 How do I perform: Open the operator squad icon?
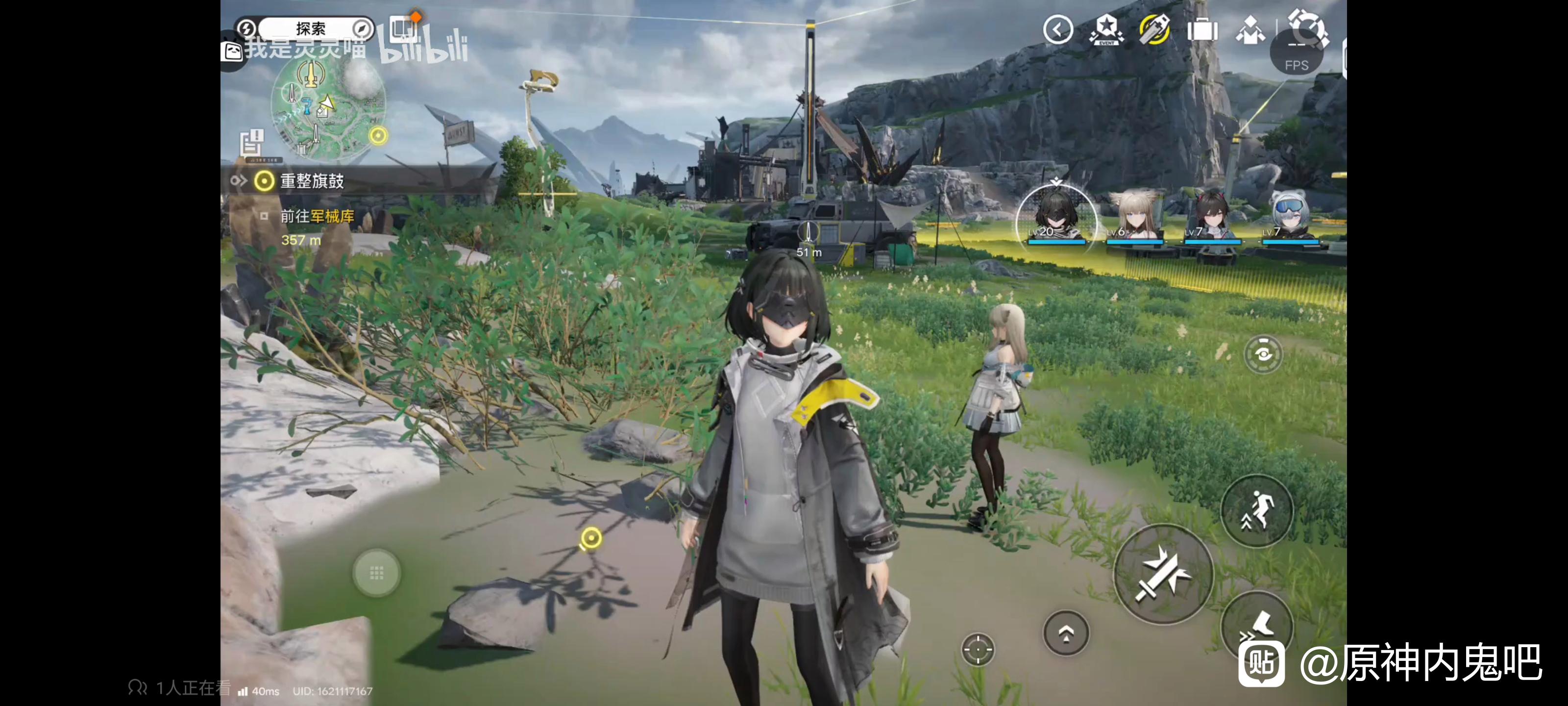(1249, 29)
